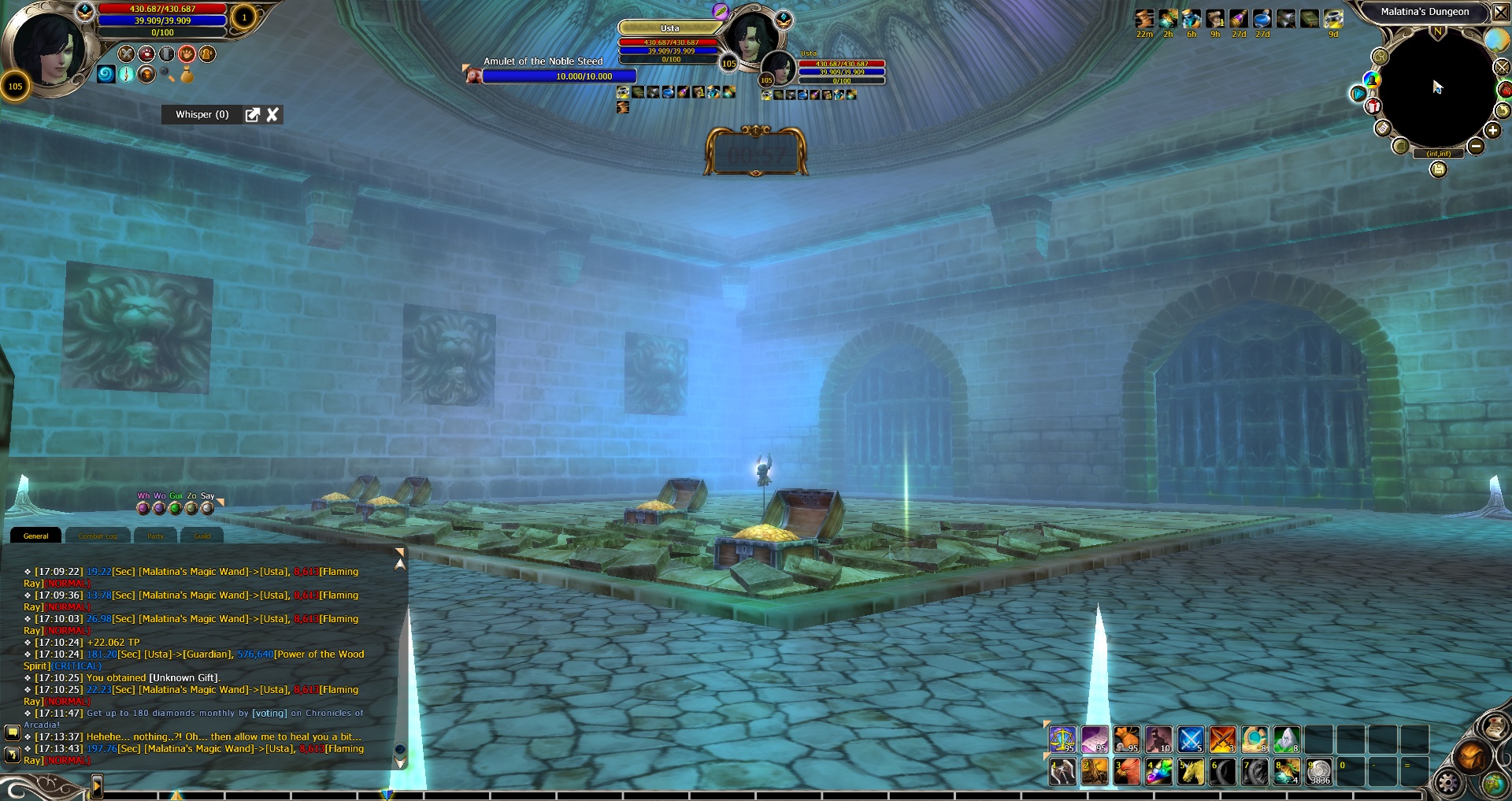Viewport: 1512px width, 801px height.
Task: Open the gear settings button
Action: (x=1447, y=781)
